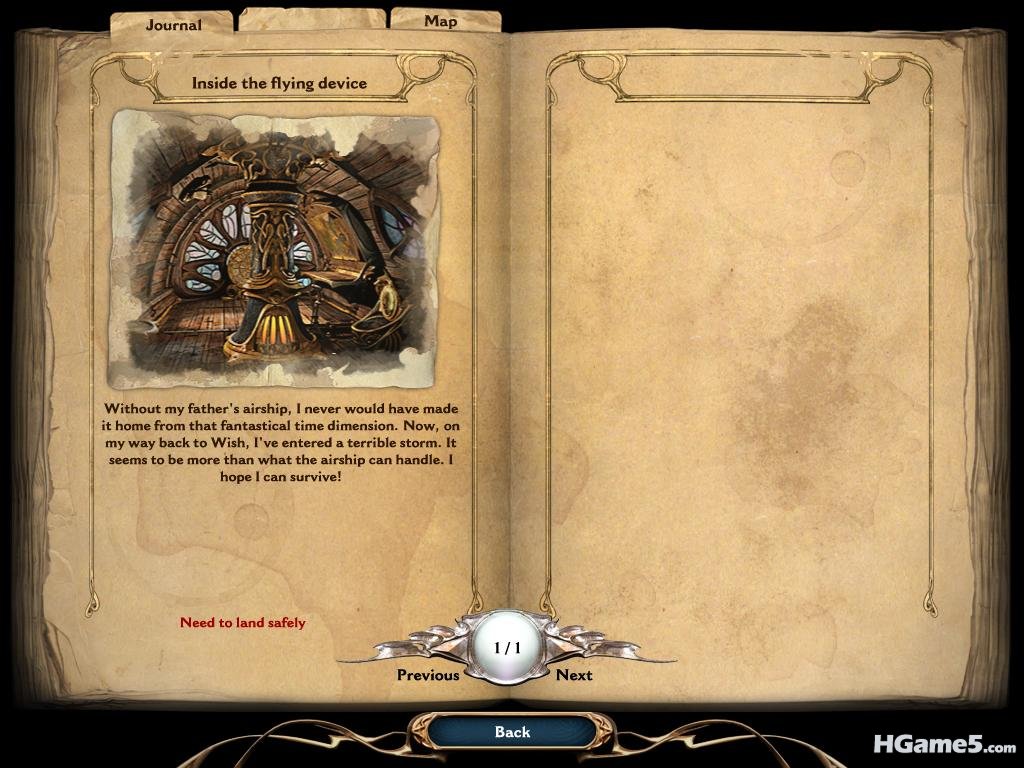Turn to the Next journal page
Screen dimensions: 1024x768
point(574,675)
